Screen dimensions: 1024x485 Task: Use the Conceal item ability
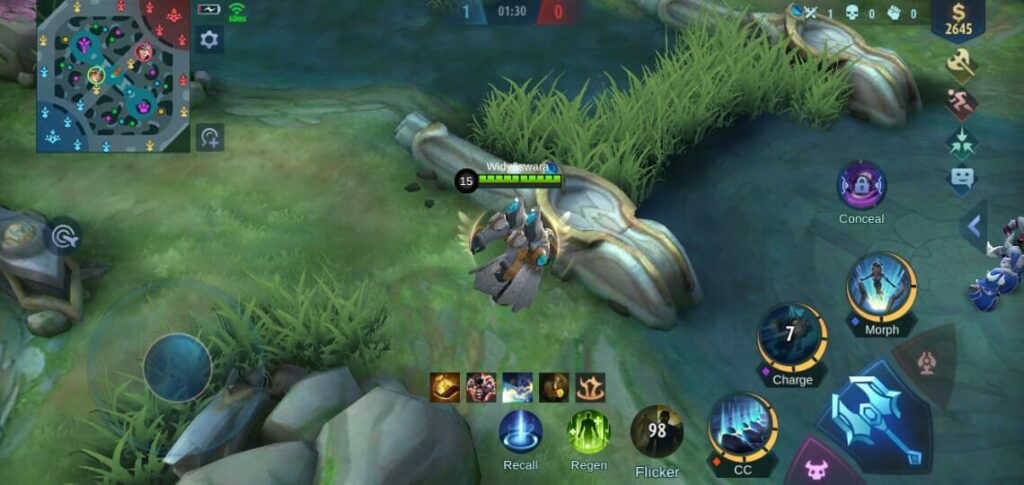[x=861, y=186]
